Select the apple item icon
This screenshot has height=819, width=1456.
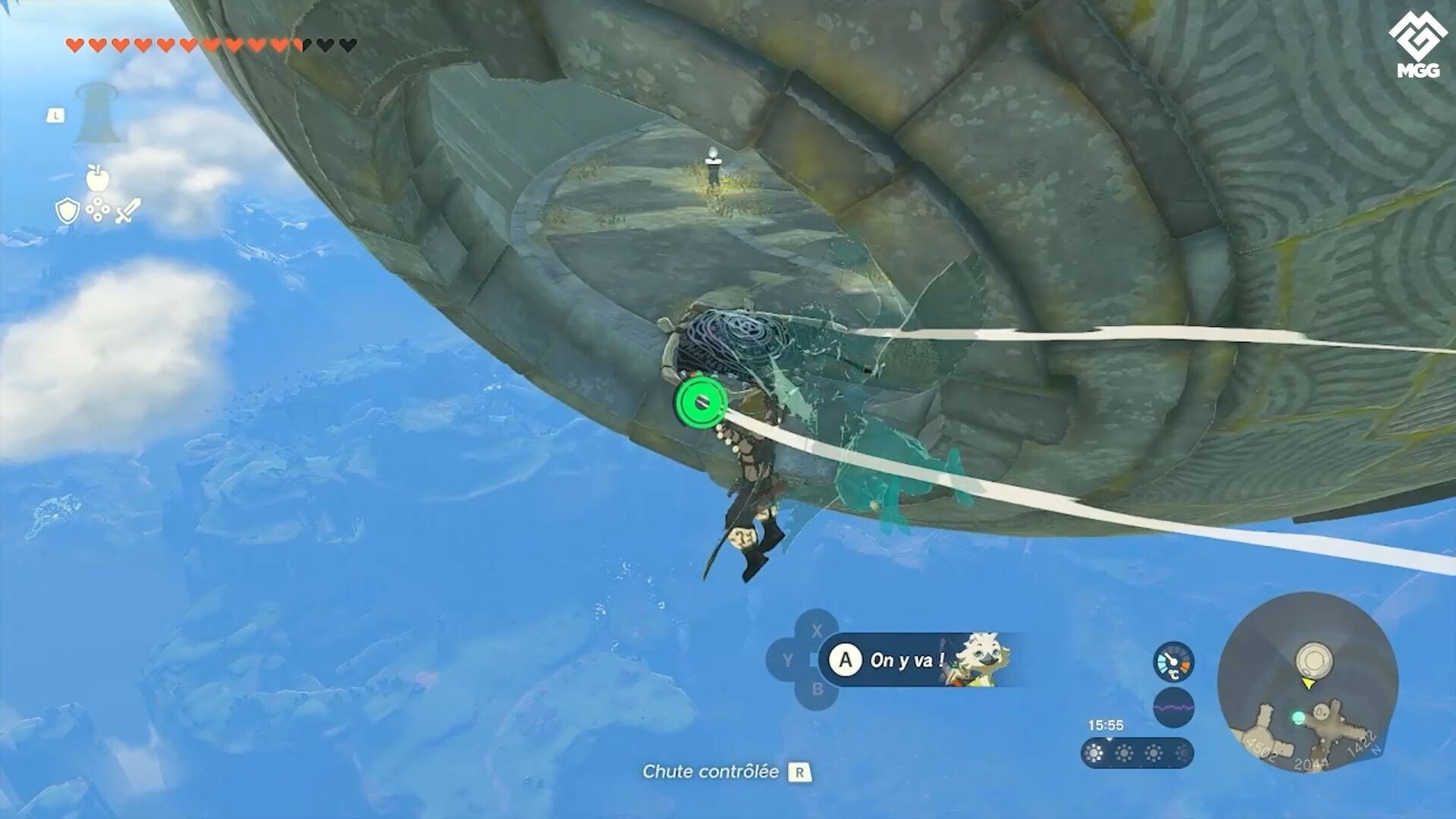click(x=98, y=177)
